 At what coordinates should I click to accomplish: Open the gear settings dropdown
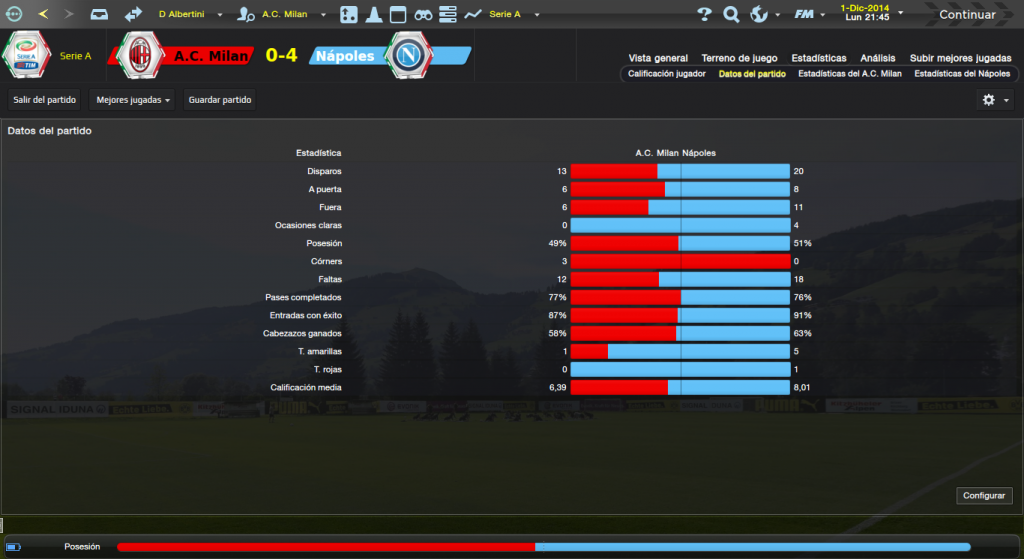pos(994,100)
